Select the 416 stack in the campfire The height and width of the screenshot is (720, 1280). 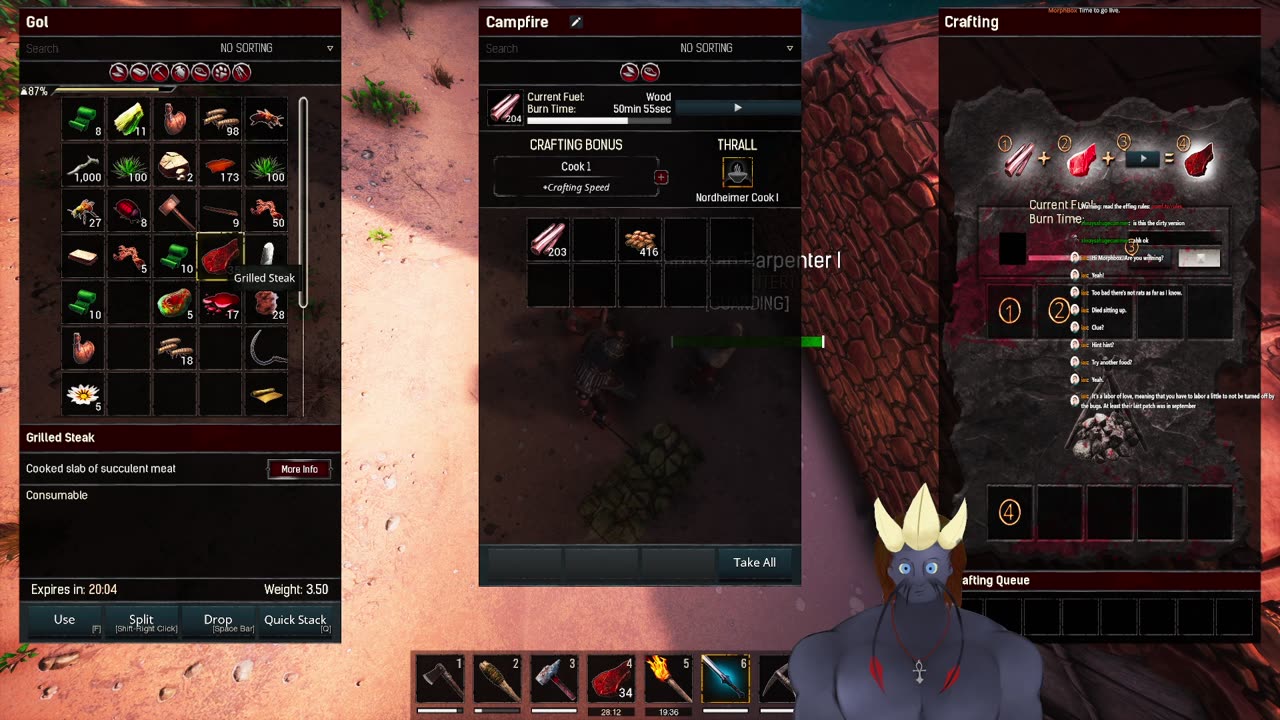coord(640,240)
